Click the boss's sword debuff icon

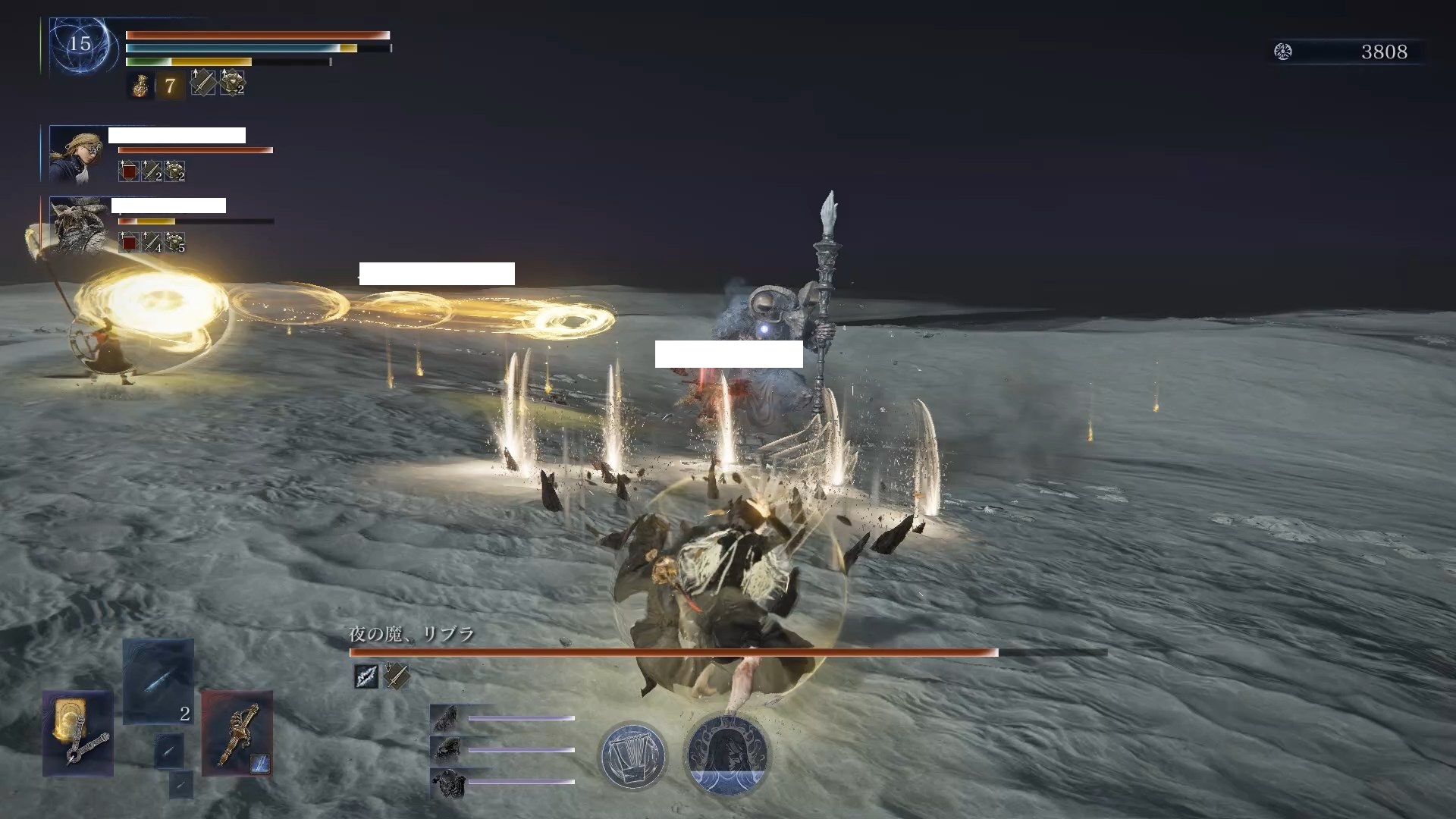[x=396, y=676]
